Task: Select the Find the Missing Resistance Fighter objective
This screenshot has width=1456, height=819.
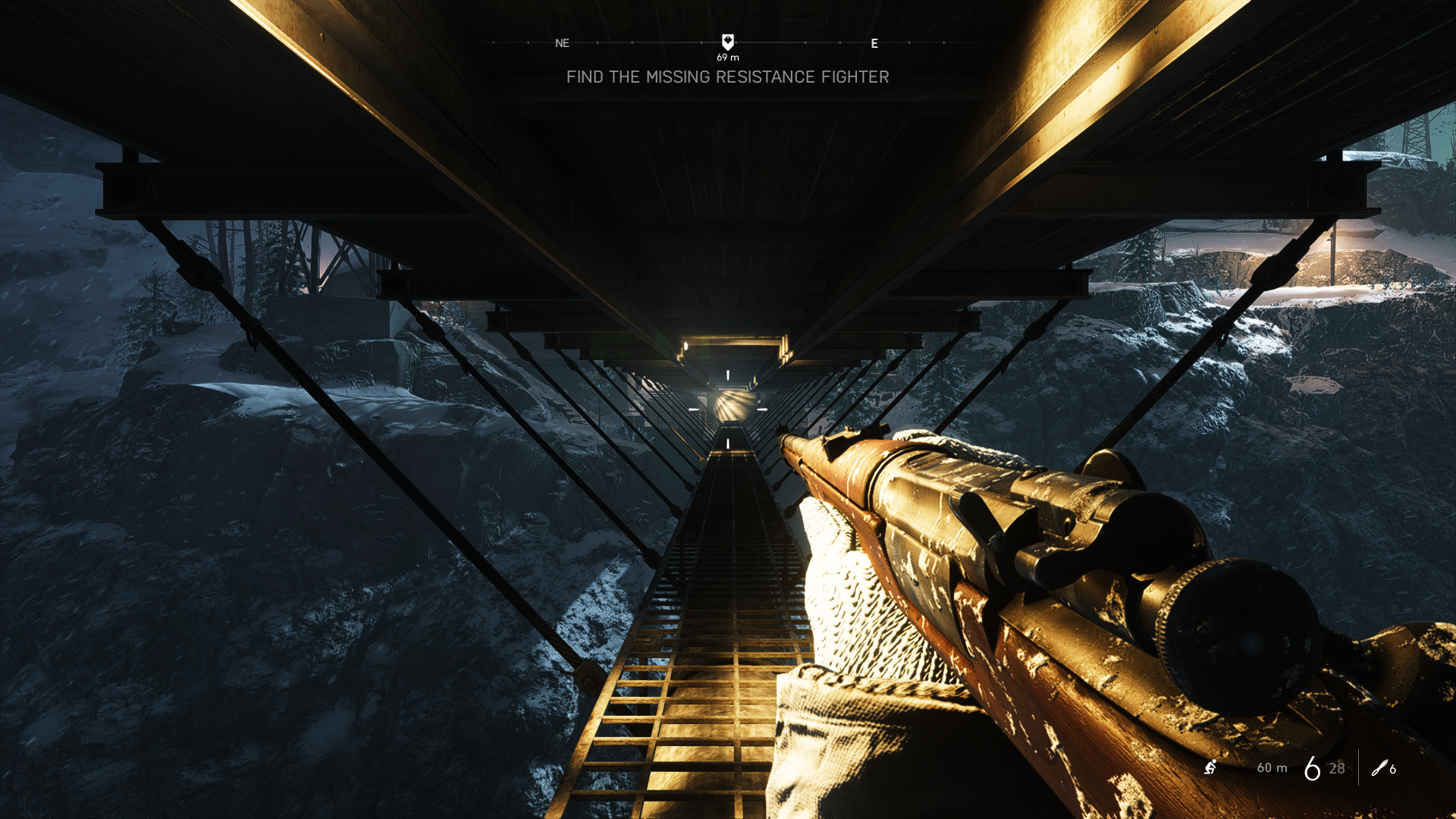Action: pyautogui.click(x=727, y=77)
